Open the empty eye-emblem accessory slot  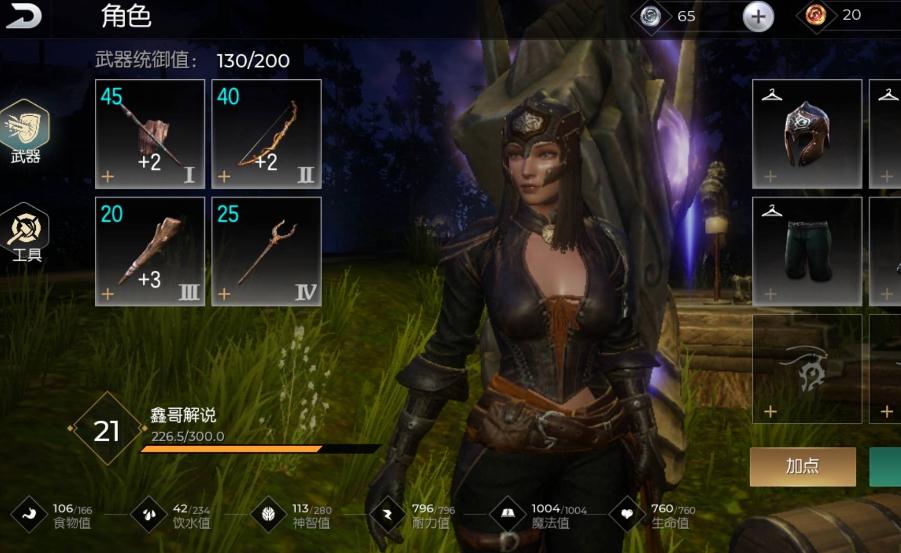(x=806, y=368)
